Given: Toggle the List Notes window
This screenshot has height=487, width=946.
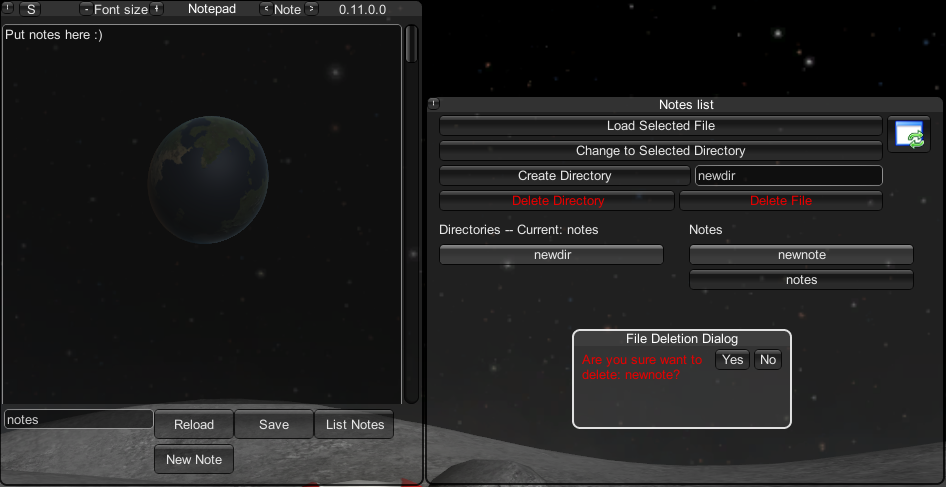Looking at the screenshot, I should pos(354,424).
